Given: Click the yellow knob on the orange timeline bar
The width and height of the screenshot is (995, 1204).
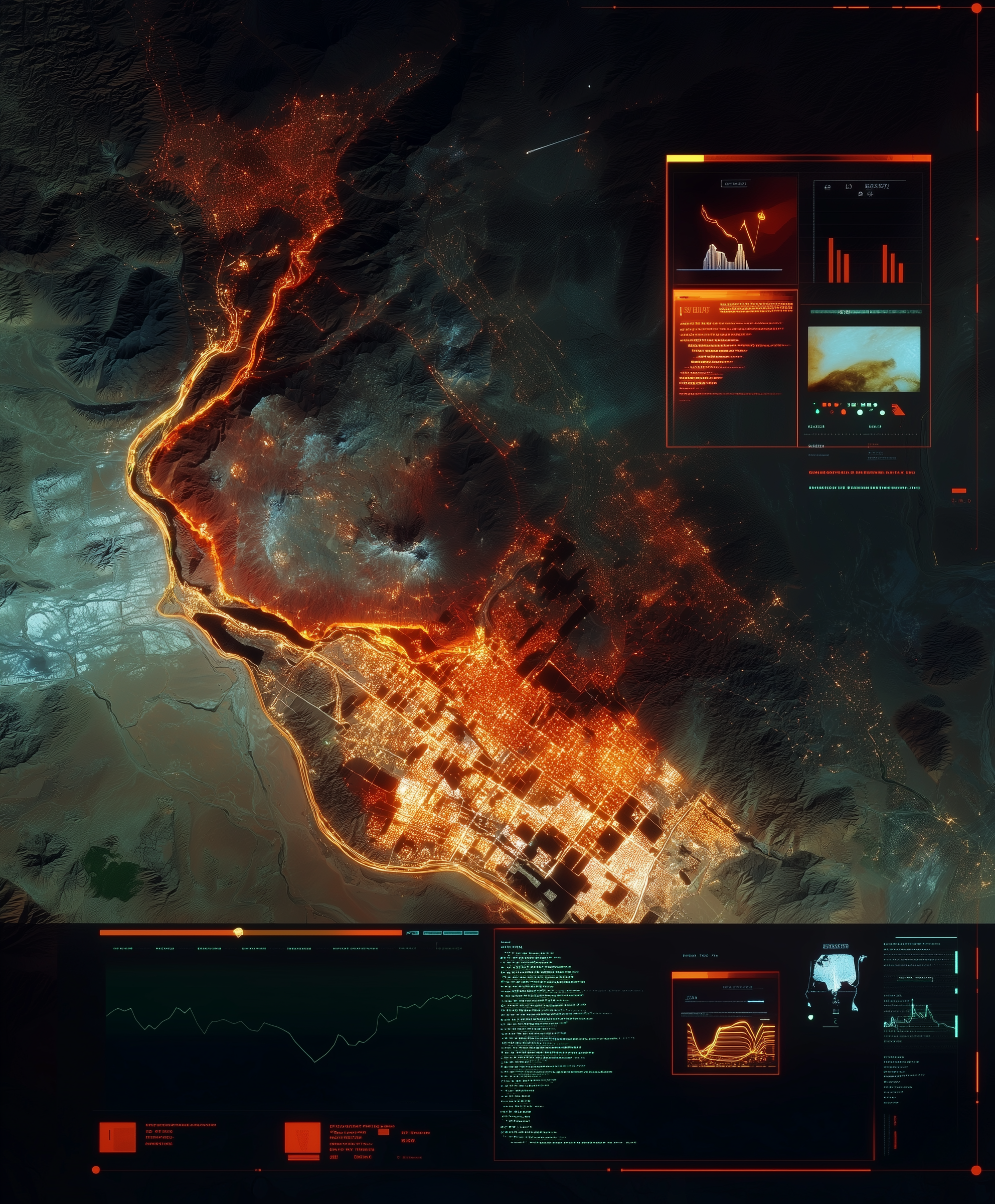Looking at the screenshot, I should (x=239, y=933).
